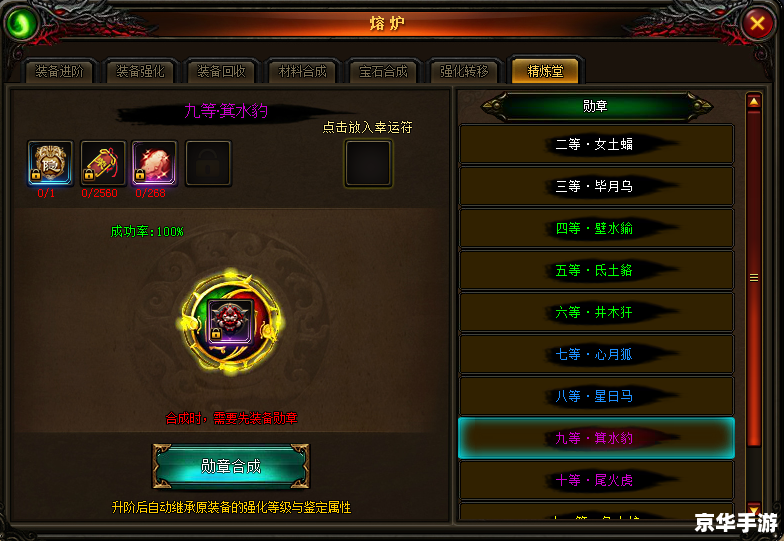Select the 装备回收 tab
Screen dimensions: 784x541
pos(221,71)
